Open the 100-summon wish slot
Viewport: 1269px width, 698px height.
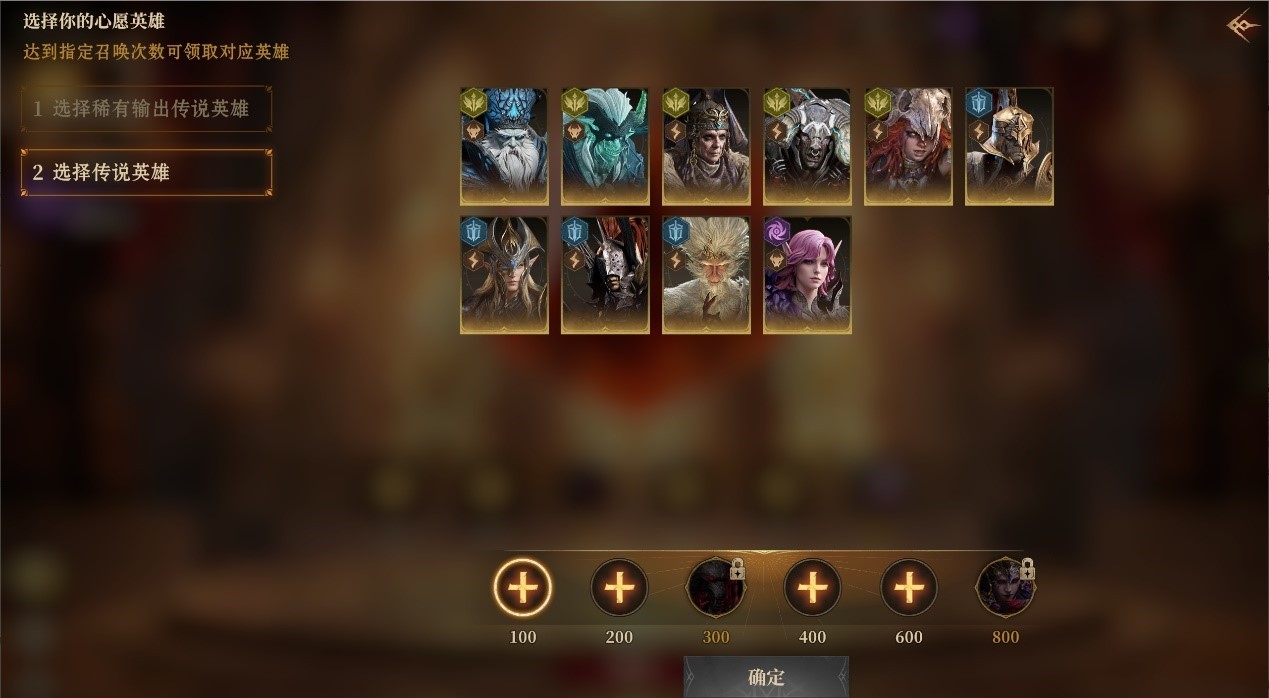tap(522, 587)
